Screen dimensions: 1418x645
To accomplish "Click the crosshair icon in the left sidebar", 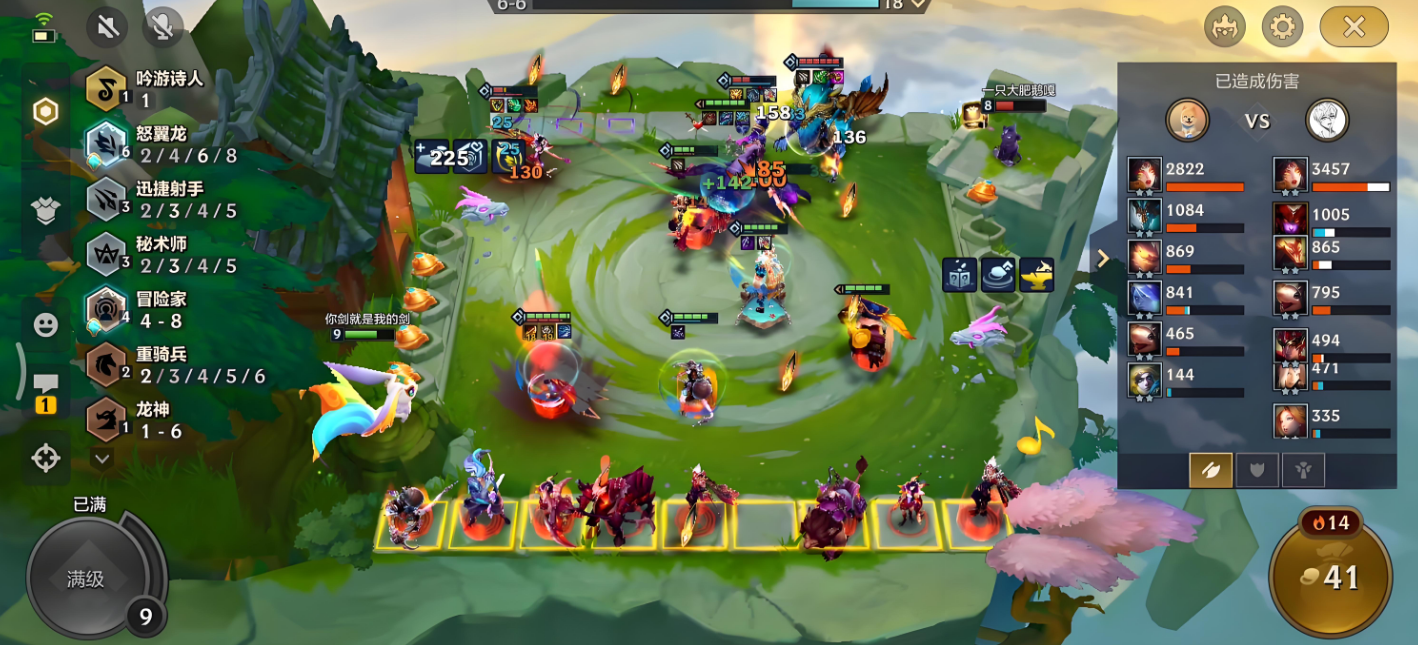I will click(46, 458).
